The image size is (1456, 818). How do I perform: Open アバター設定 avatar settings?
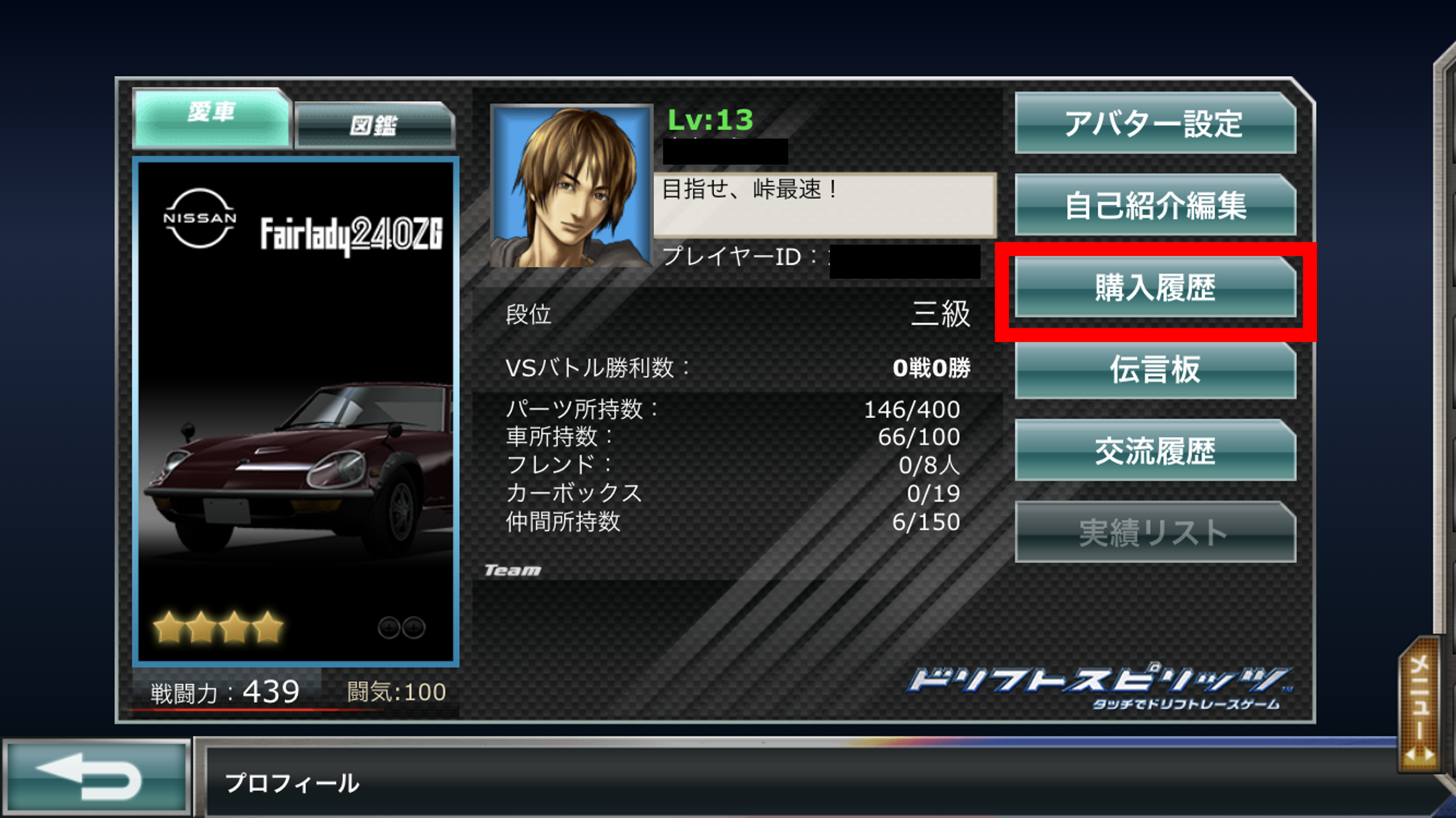point(1155,123)
